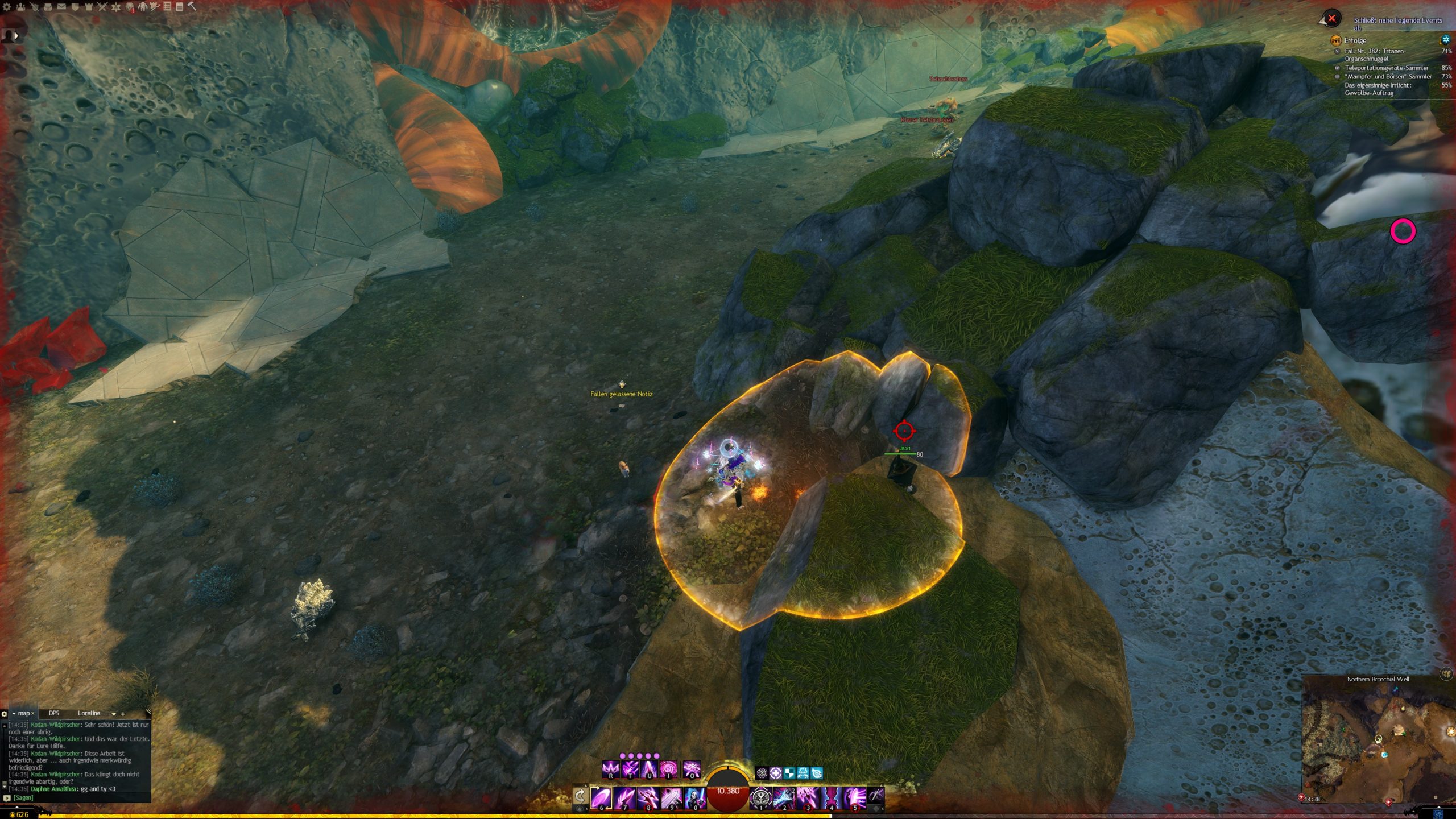Screen dimensions: 1456x819
Task: Activate the spiral shatter profession skill
Action: [668, 770]
